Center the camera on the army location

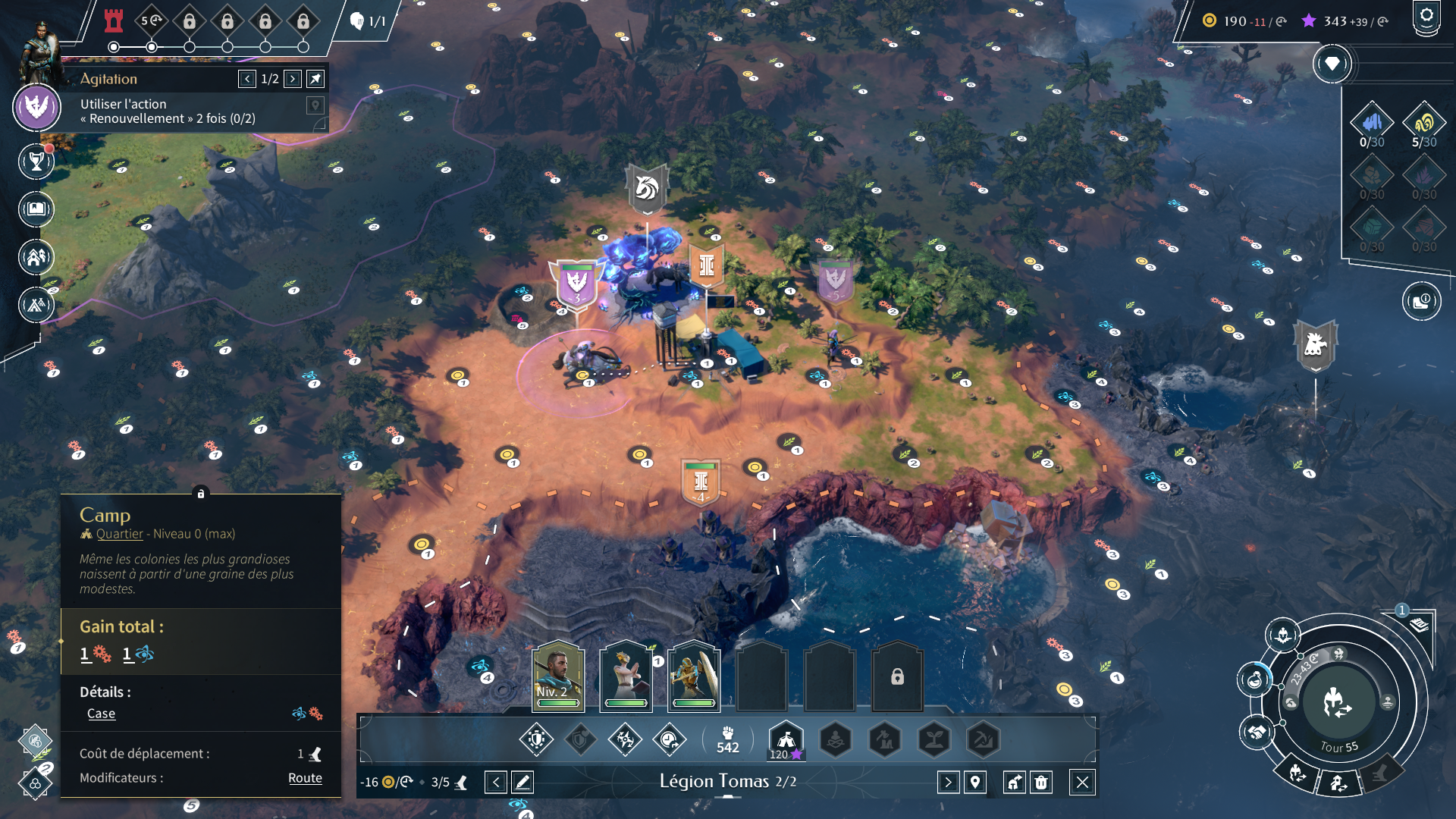pyautogui.click(x=975, y=782)
